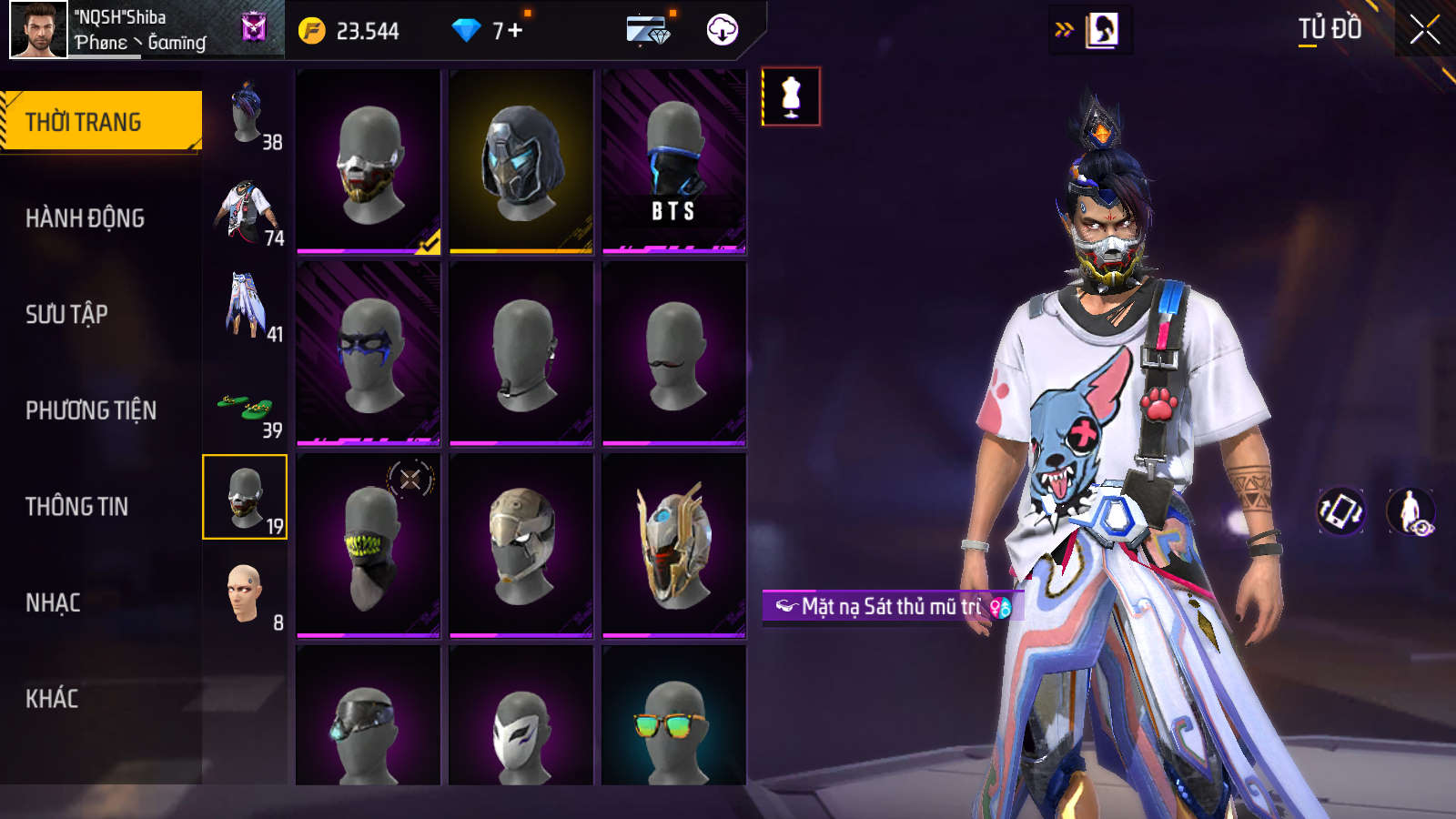Image resolution: width=1456 pixels, height=819 pixels.
Task: Choose the golden horned helmet mask
Action: [673, 546]
